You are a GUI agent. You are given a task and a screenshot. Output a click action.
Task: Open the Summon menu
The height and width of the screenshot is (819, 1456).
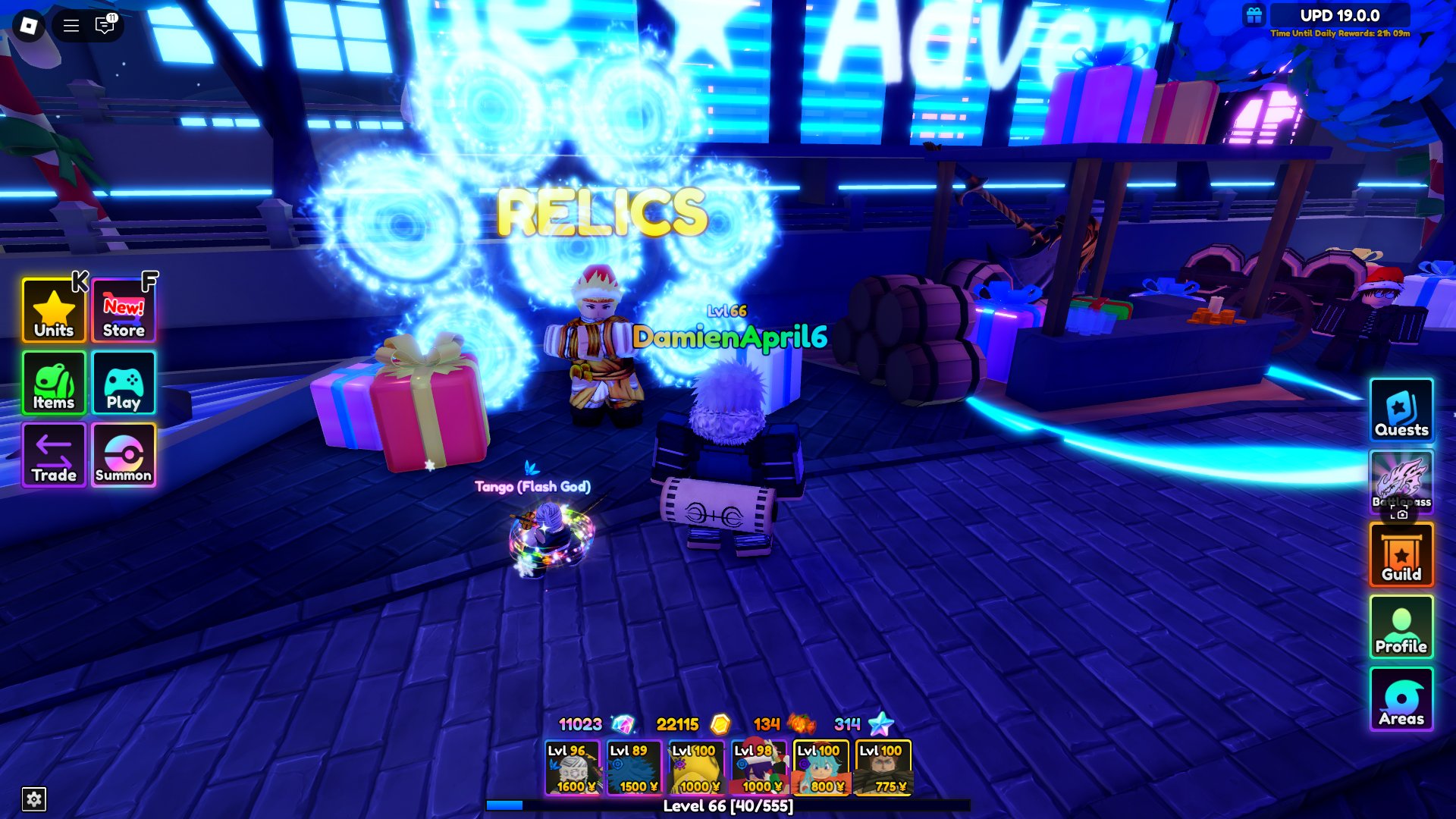123,455
